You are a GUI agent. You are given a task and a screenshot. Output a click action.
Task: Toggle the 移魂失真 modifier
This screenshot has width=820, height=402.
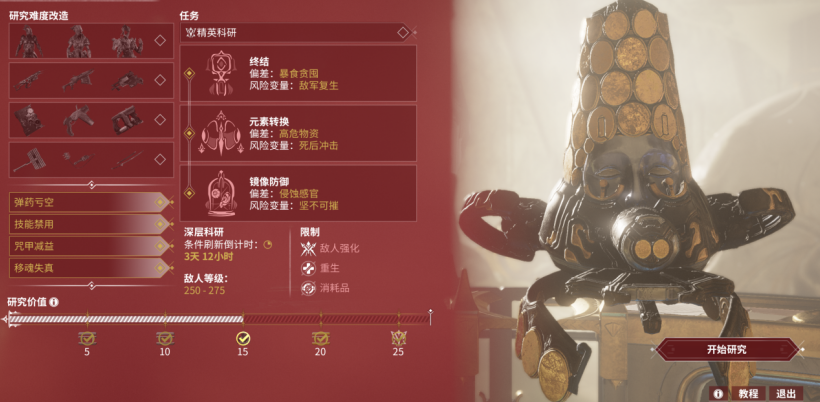tap(86, 268)
